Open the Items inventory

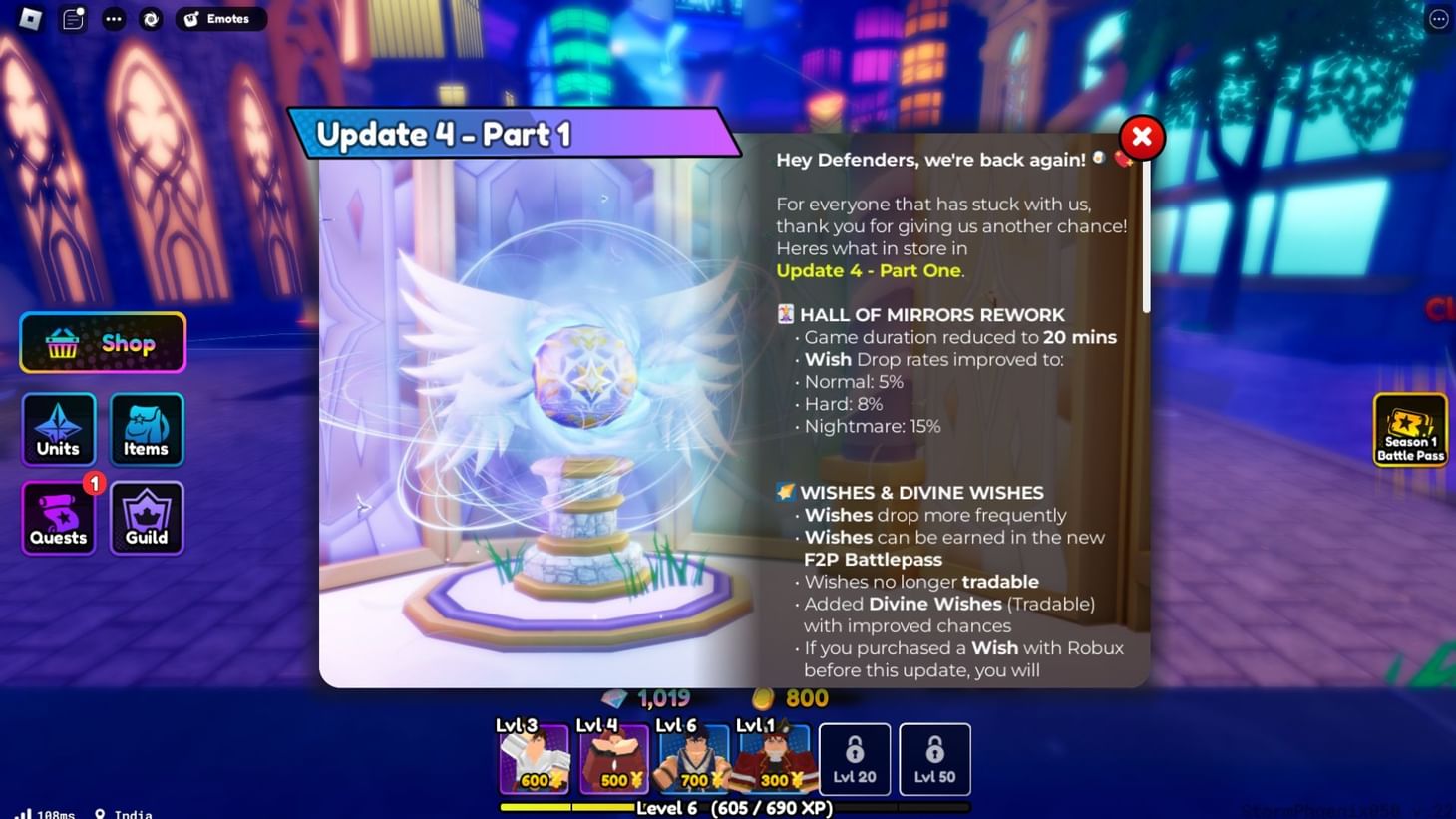coord(146,429)
